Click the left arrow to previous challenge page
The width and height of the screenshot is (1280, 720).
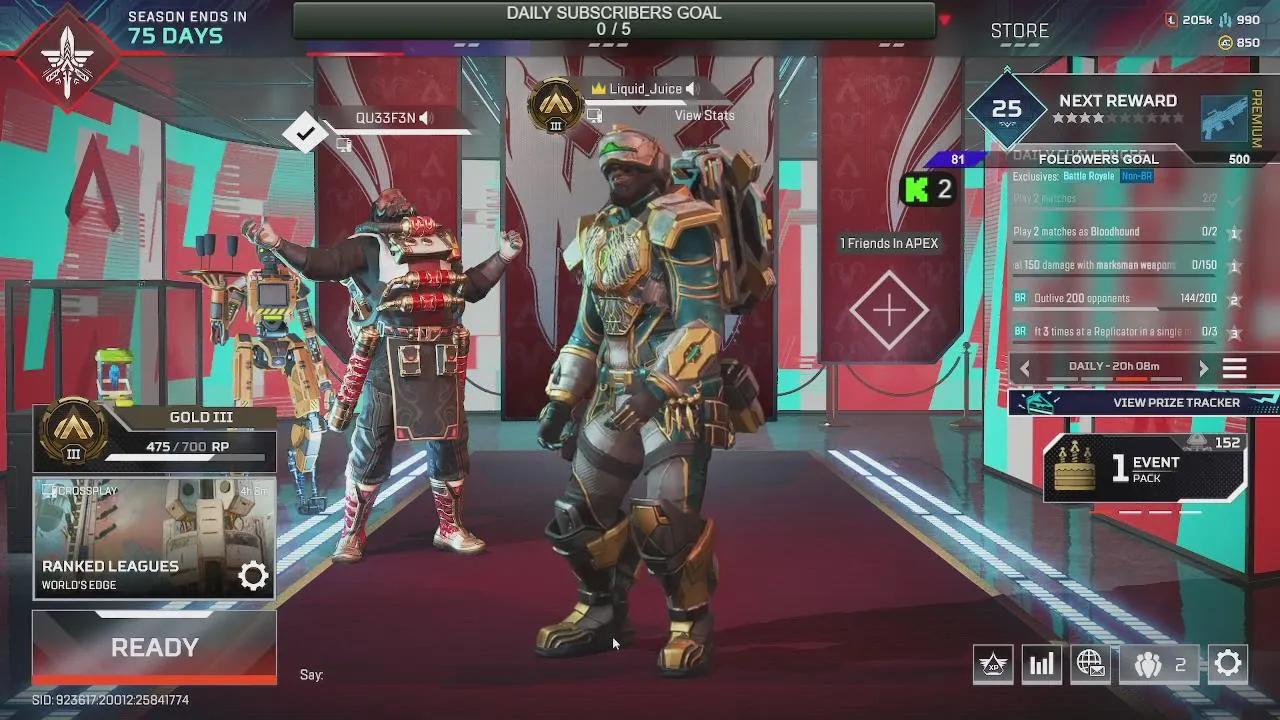pyautogui.click(x=1024, y=367)
